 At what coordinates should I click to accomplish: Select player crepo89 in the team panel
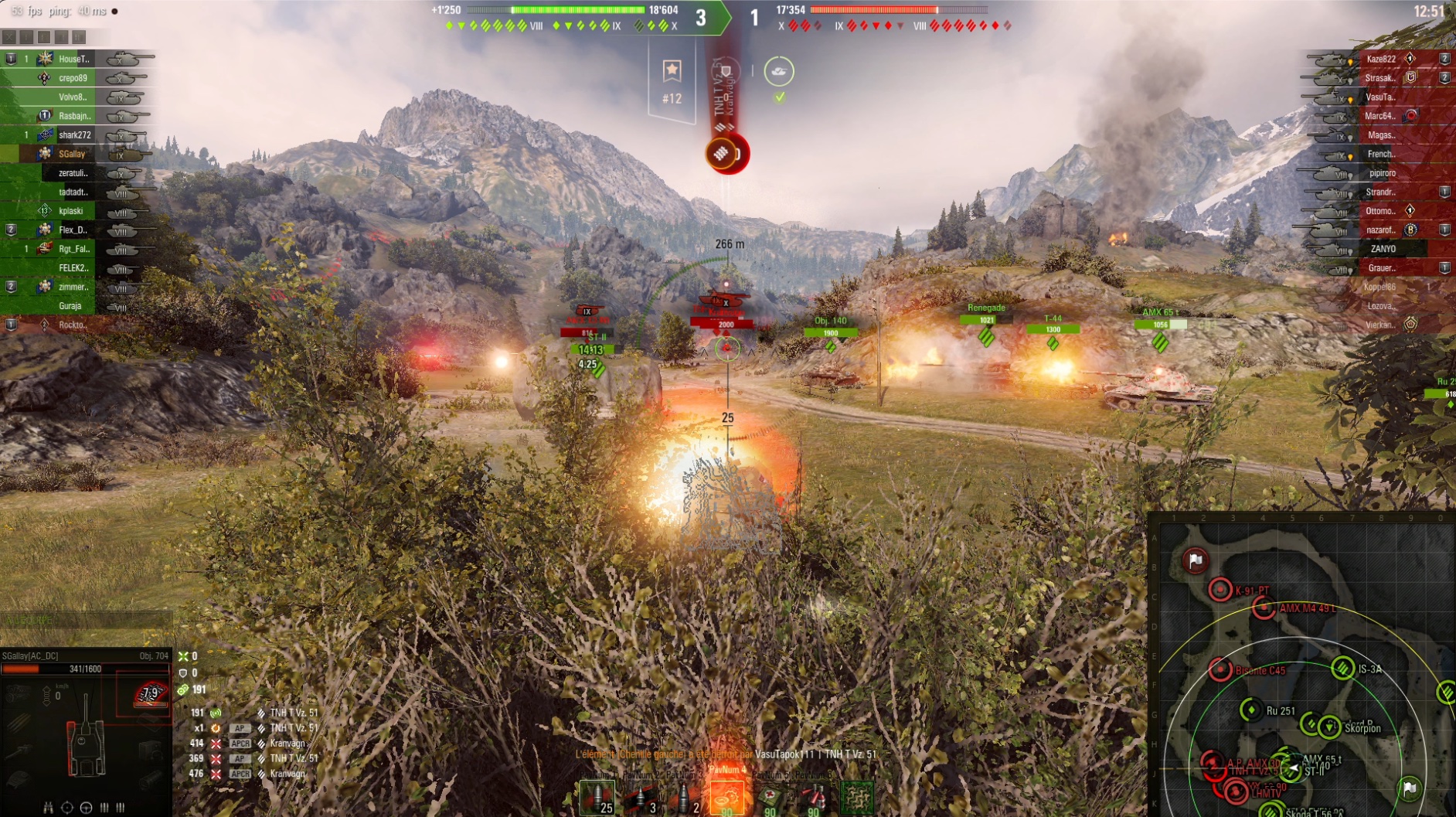[73, 78]
